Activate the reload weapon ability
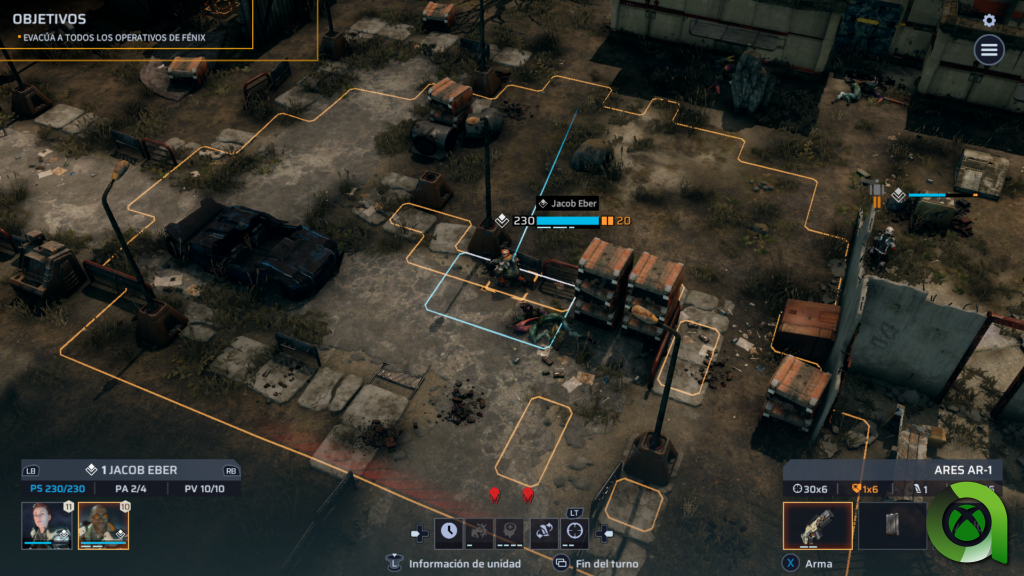Viewport: 1024px width, 576px height. click(544, 531)
